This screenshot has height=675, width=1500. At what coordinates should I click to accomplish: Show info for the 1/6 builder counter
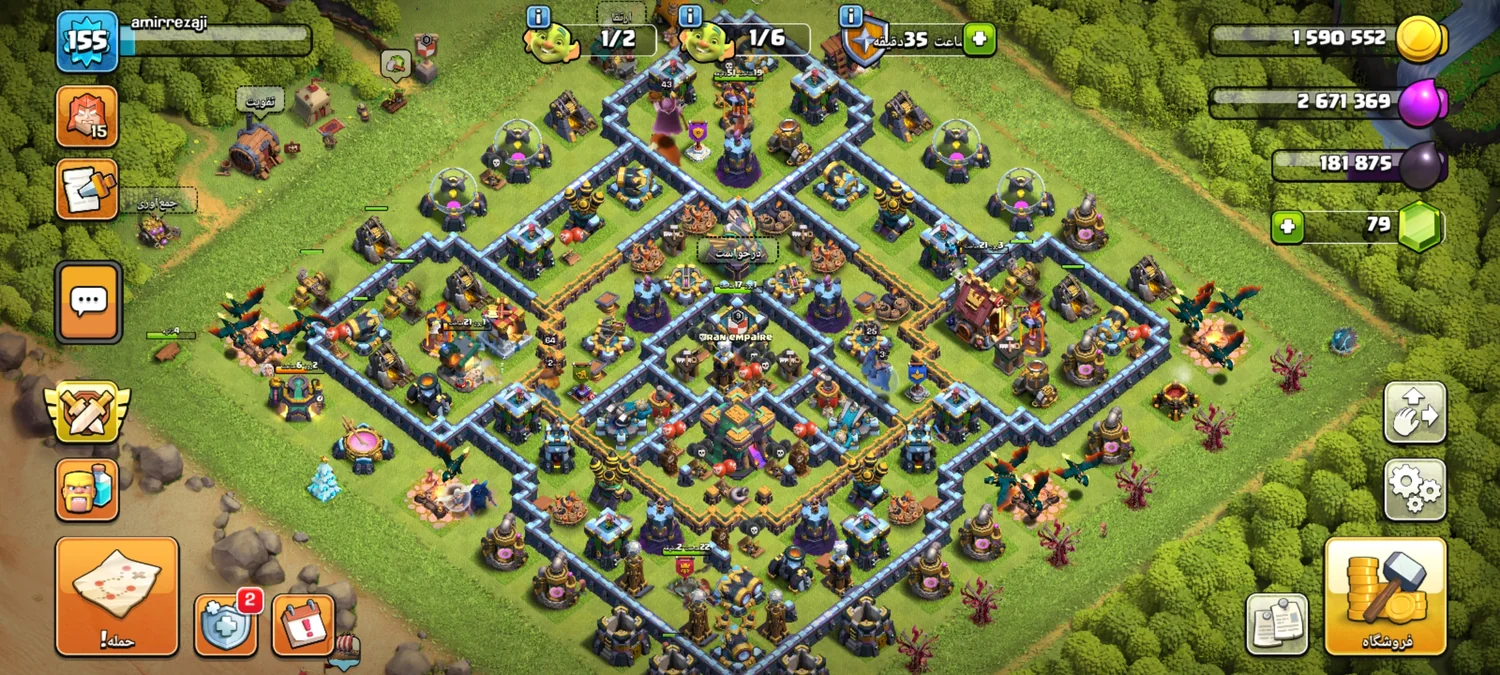(x=690, y=16)
